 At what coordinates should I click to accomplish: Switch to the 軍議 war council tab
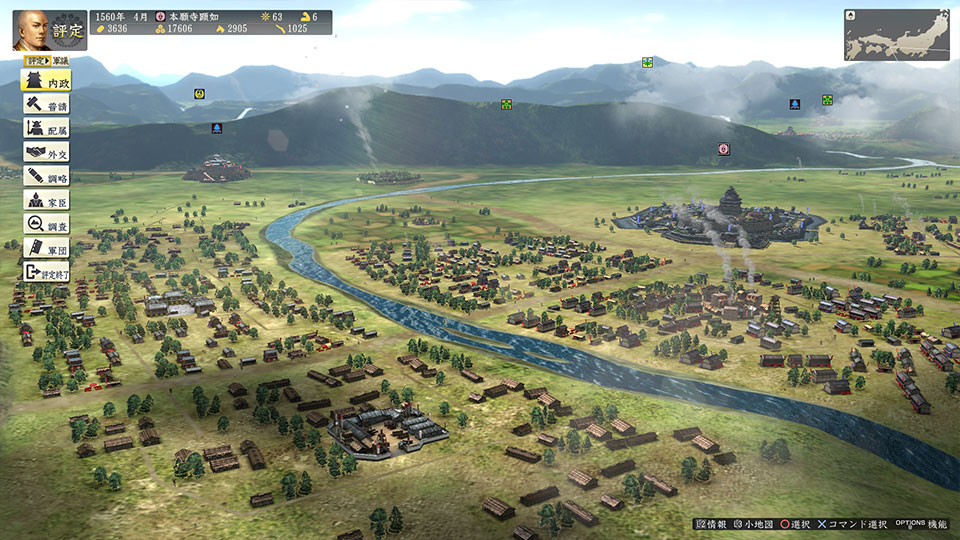(61, 61)
